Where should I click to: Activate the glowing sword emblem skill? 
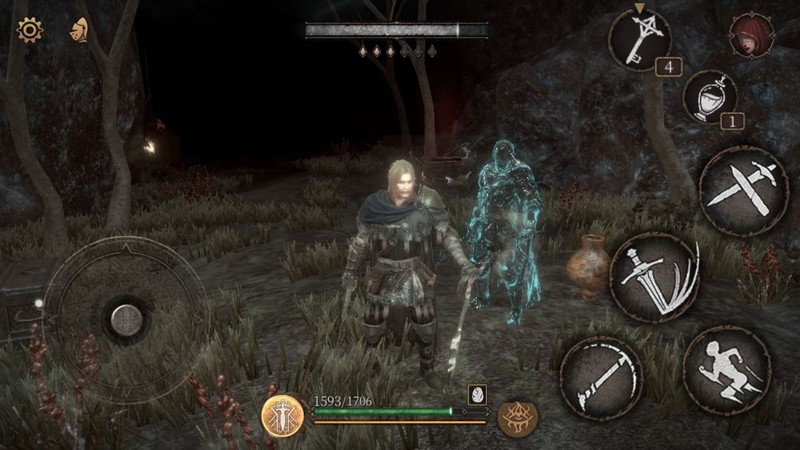[283, 414]
